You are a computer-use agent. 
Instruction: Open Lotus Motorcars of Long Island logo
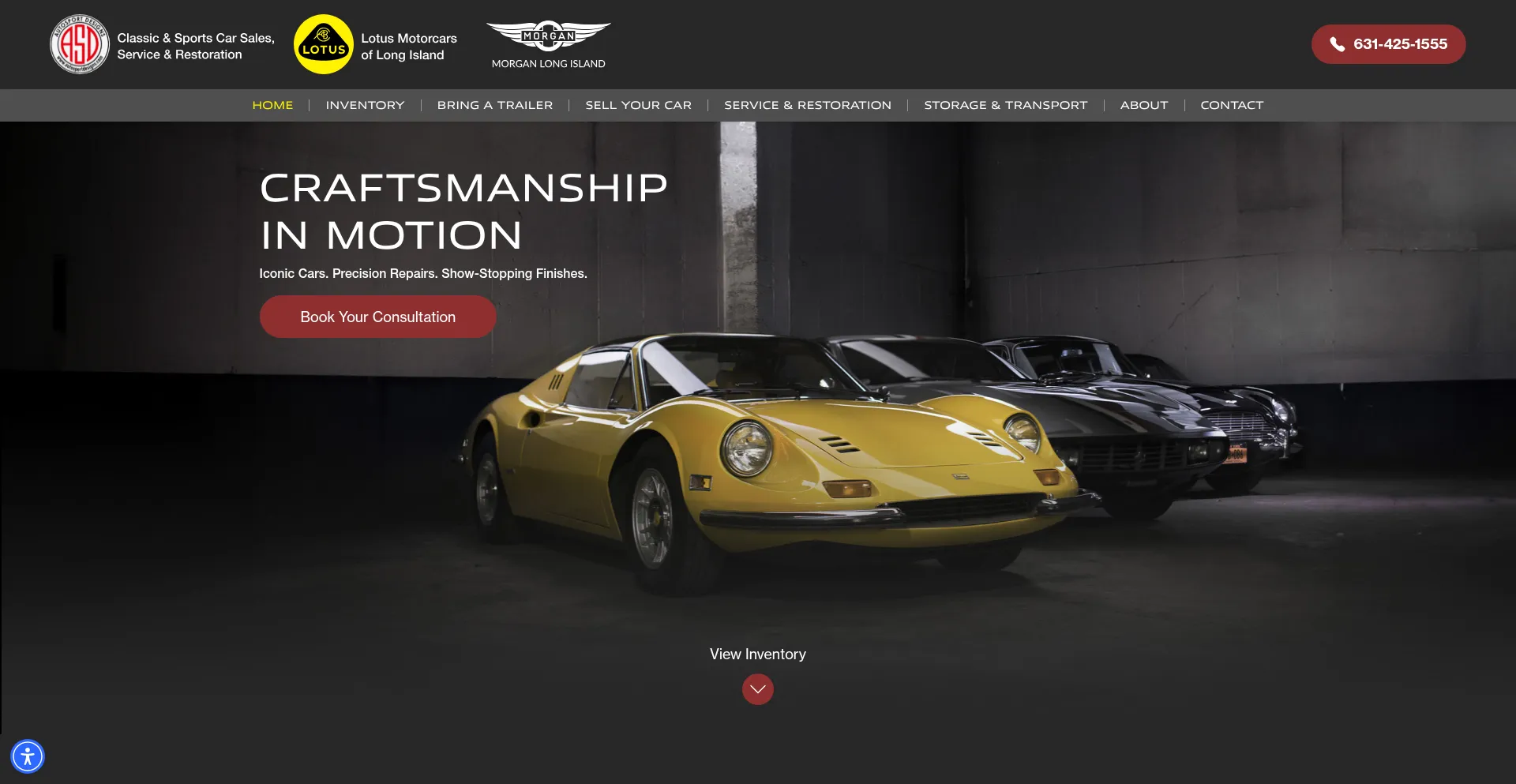click(324, 44)
